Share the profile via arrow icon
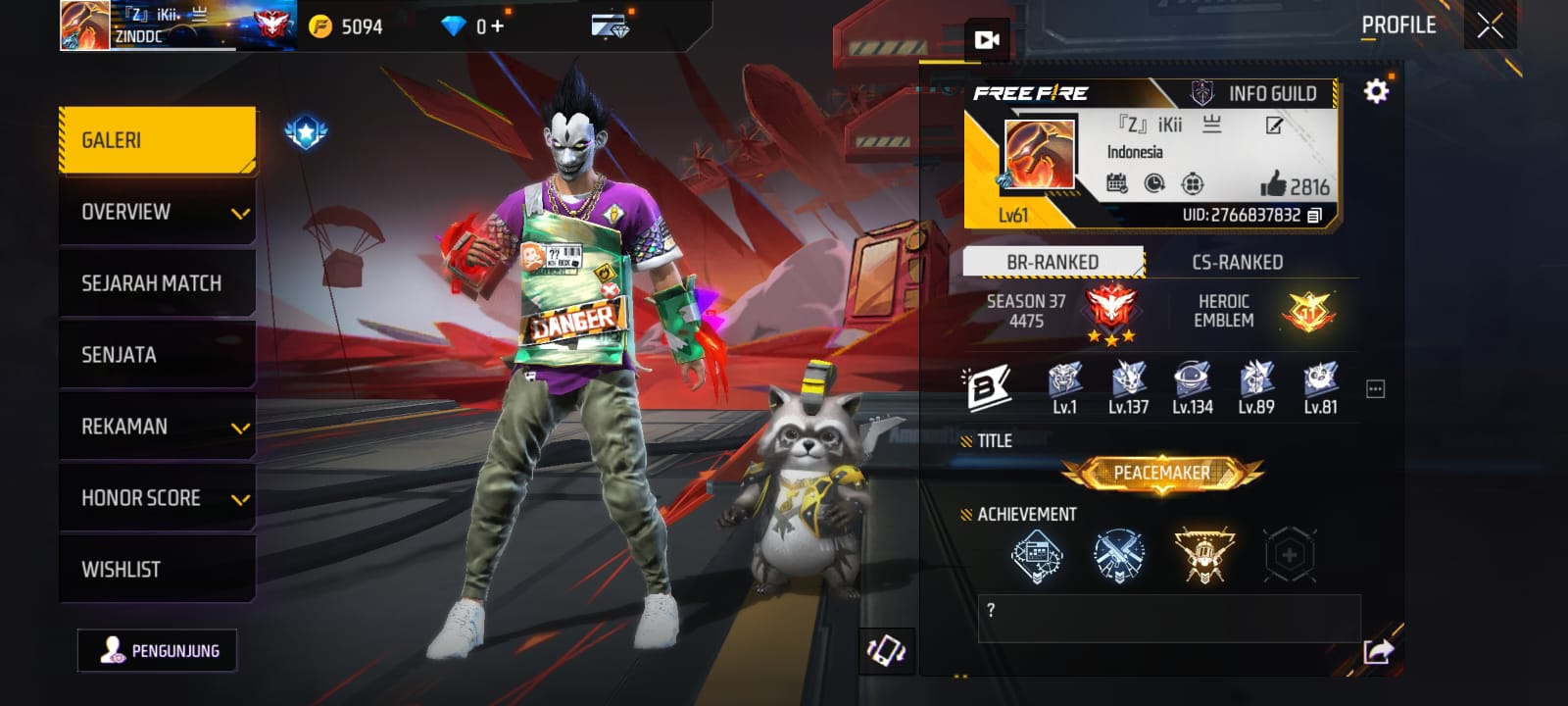 pyautogui.click(x=1378, y=651)
